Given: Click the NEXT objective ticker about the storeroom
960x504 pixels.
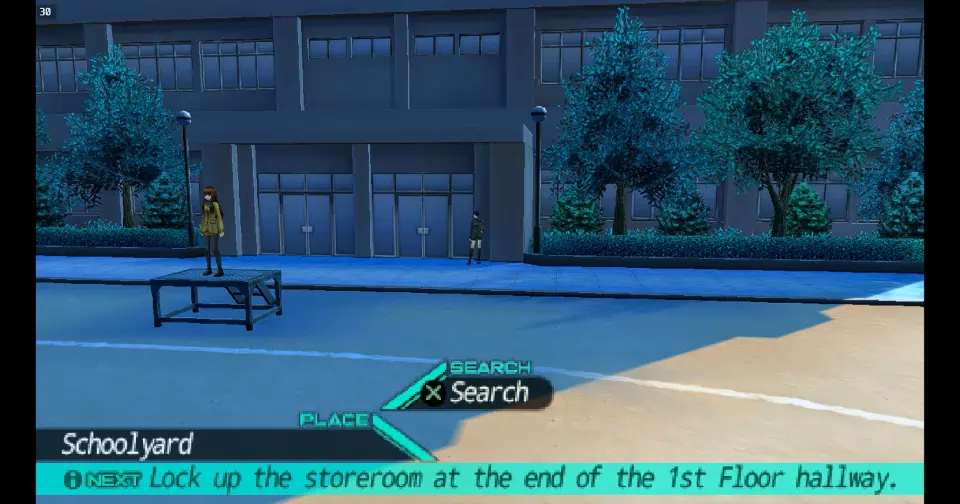Looking at the screenshot, I should tap(480, 479).
